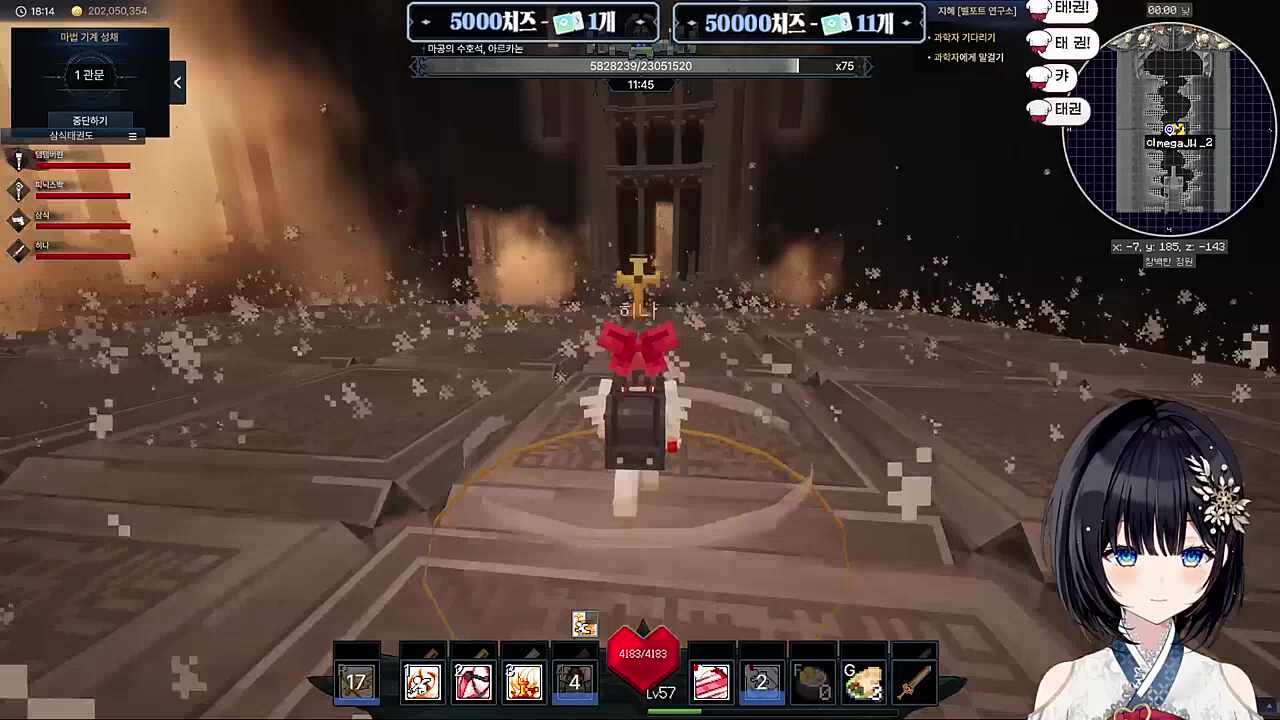This screenshot has width=1280, height=720.
Task: Click the 중단하기 stop button
Action: [90, 120]
